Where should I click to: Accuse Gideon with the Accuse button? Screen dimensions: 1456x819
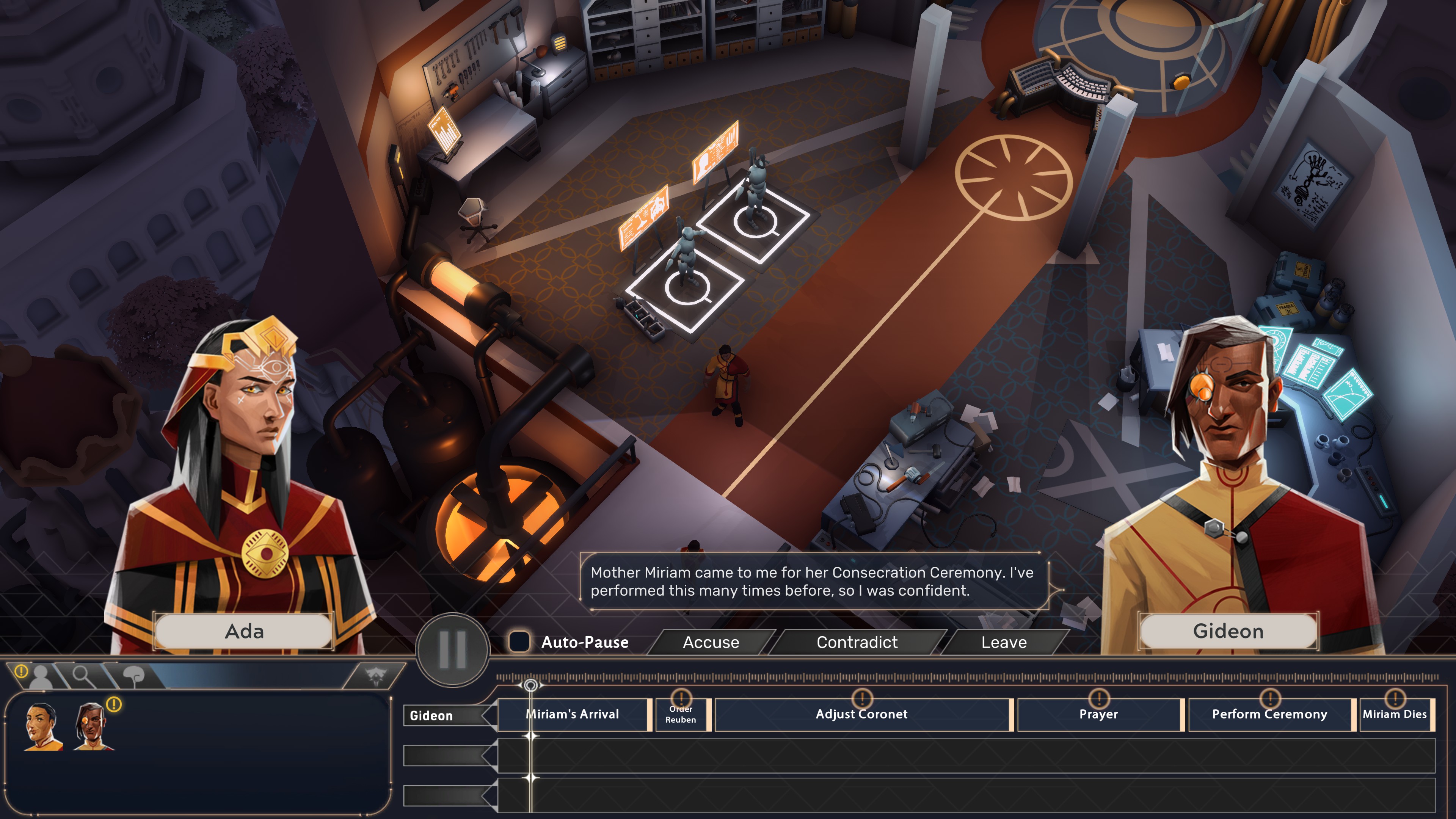point(711,642)
